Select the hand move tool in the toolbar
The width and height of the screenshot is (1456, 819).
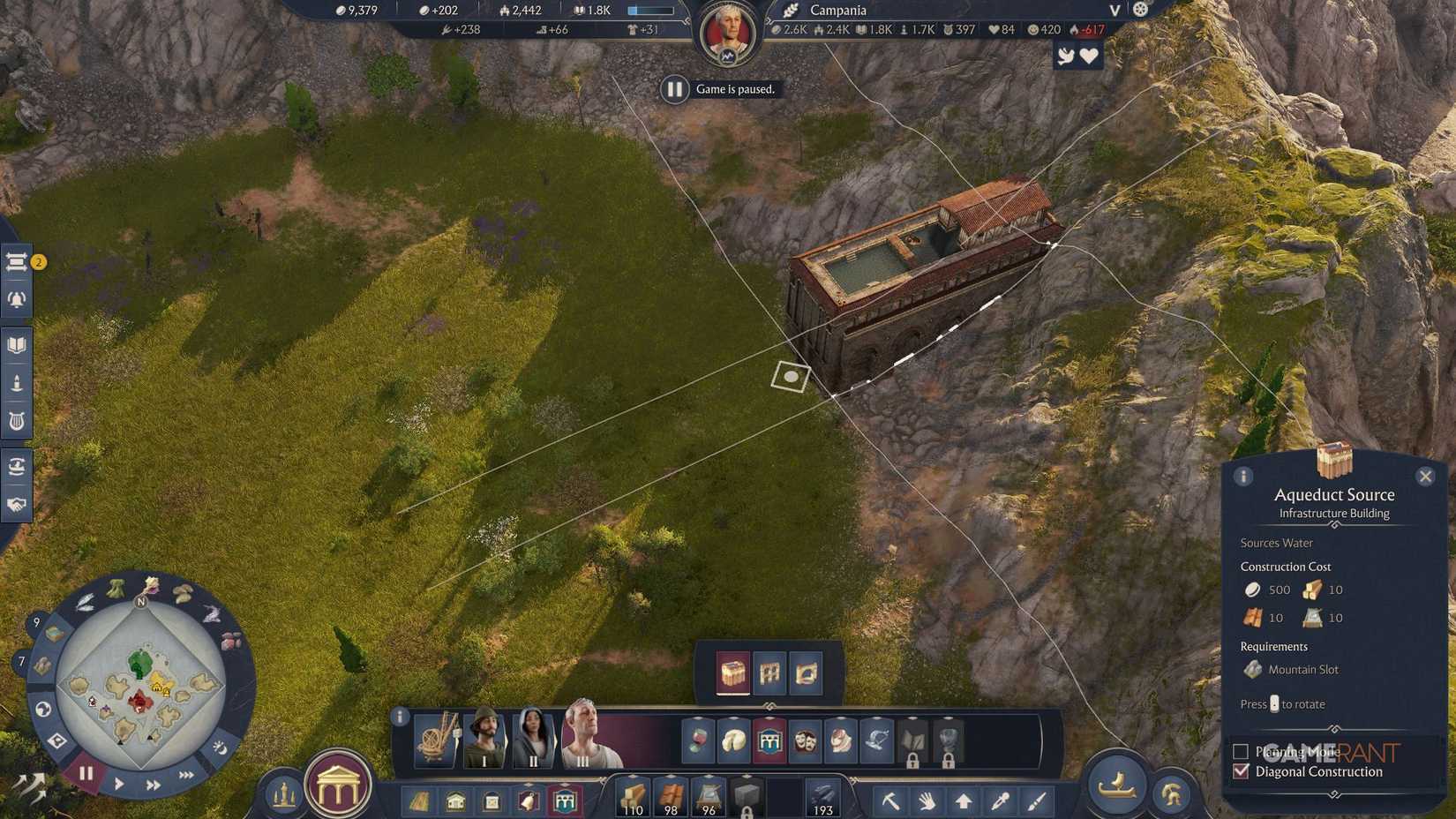coord(927,800)
